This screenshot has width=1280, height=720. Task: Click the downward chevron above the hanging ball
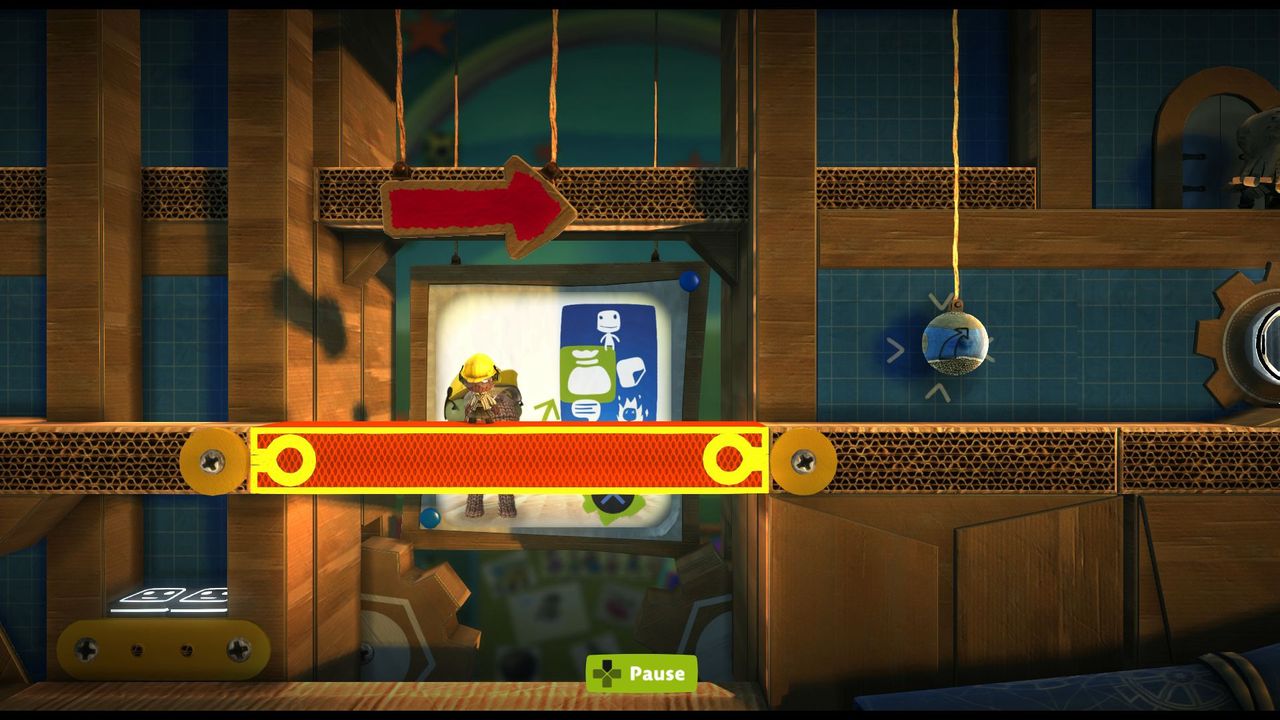[942, 300]
